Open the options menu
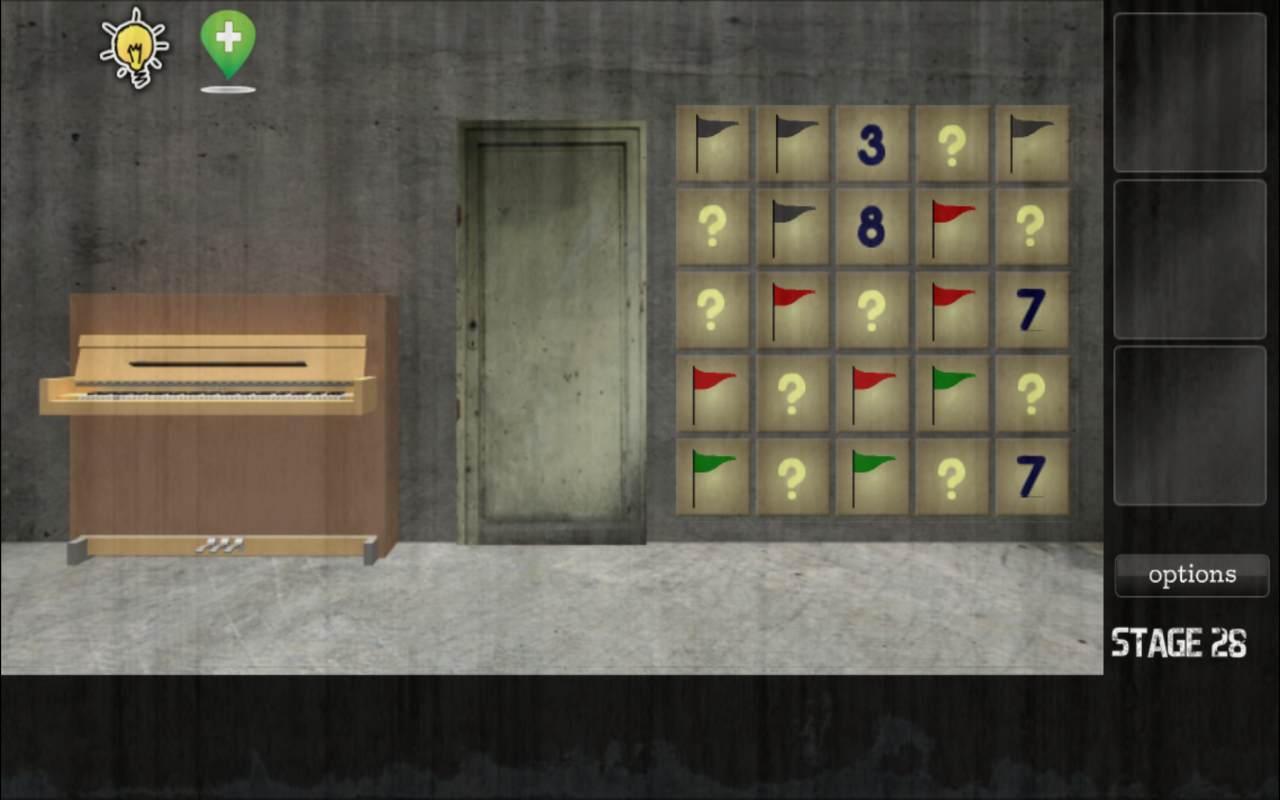 (1191, 575)
